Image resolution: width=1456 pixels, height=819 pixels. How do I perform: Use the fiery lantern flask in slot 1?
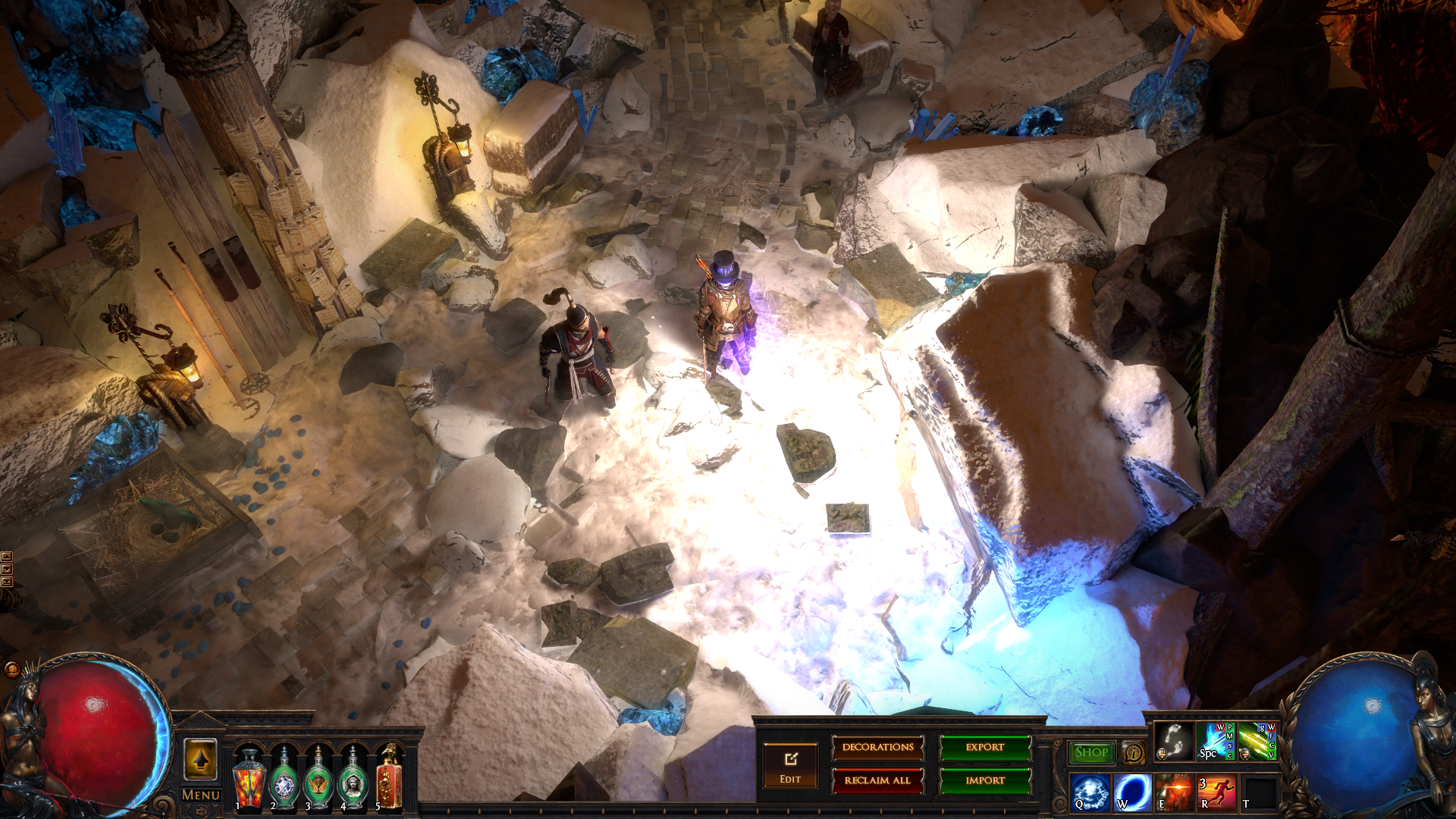tap(248, 779)
